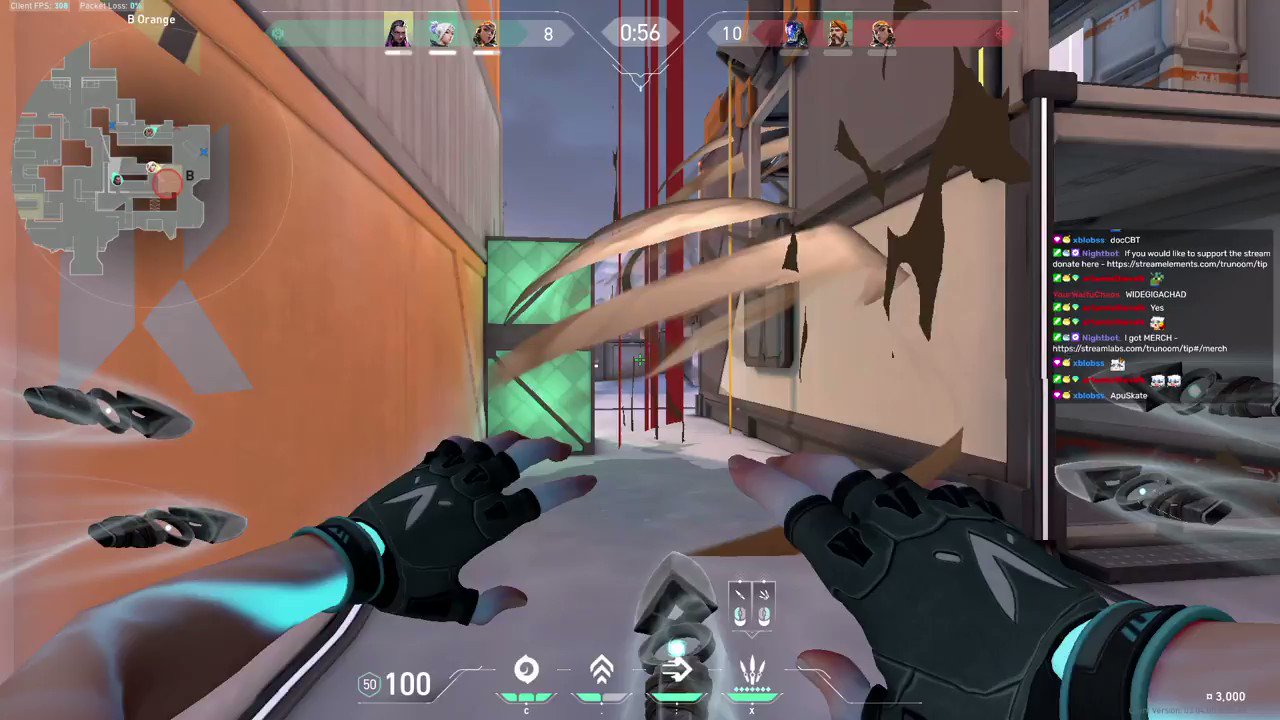Select the Blade Storm ultimate icon
The width and height of the screenshot is (1280, 720).
752,670
